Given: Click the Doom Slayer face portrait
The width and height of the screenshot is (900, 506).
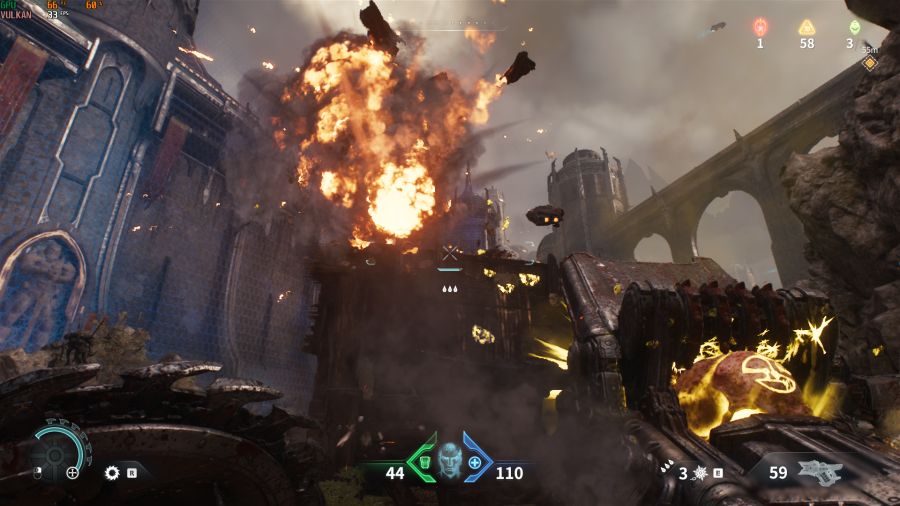Looking at the screenshot, I should coord(450,461).
